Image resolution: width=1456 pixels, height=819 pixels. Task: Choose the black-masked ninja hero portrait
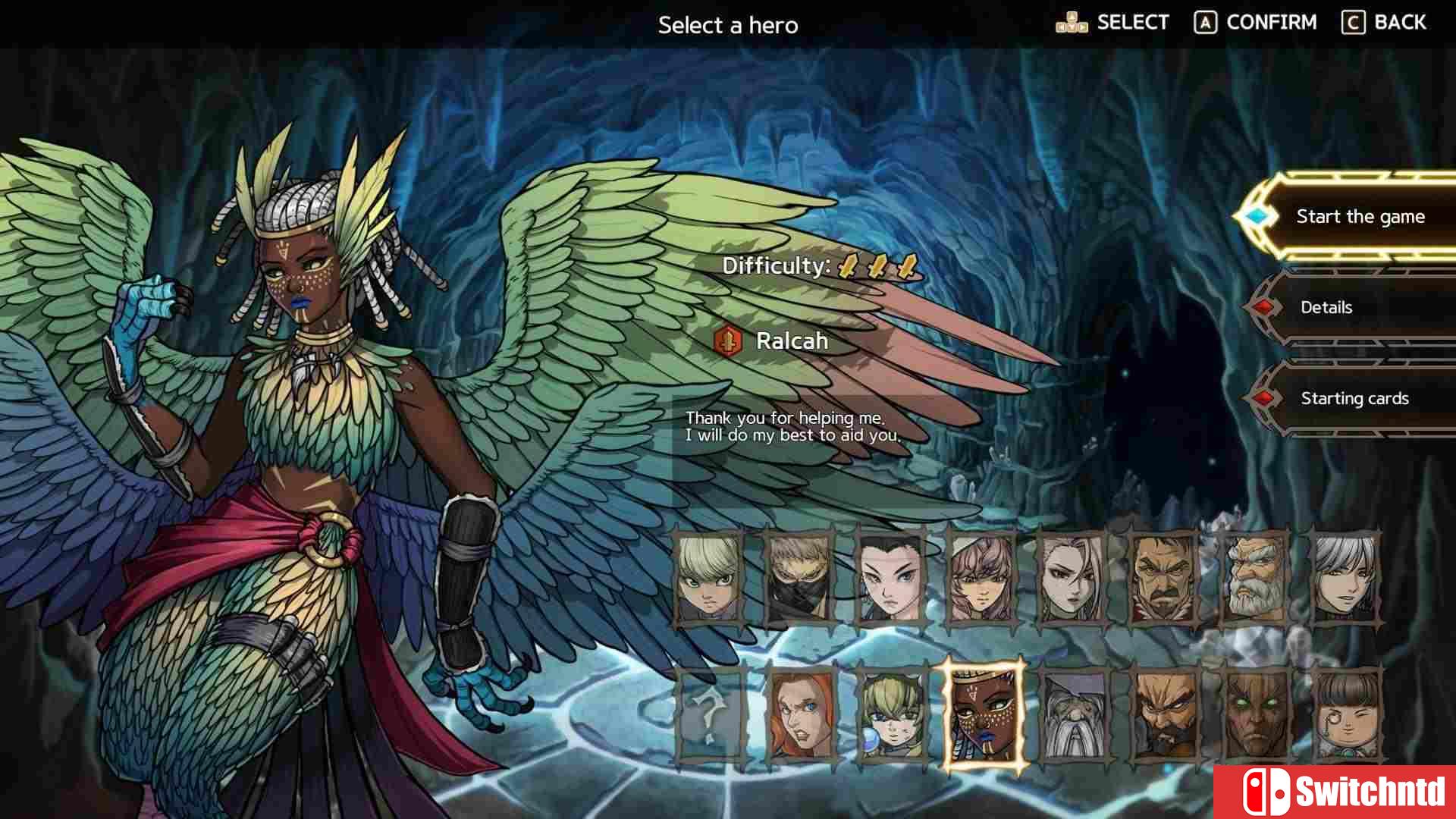[799, 579]
